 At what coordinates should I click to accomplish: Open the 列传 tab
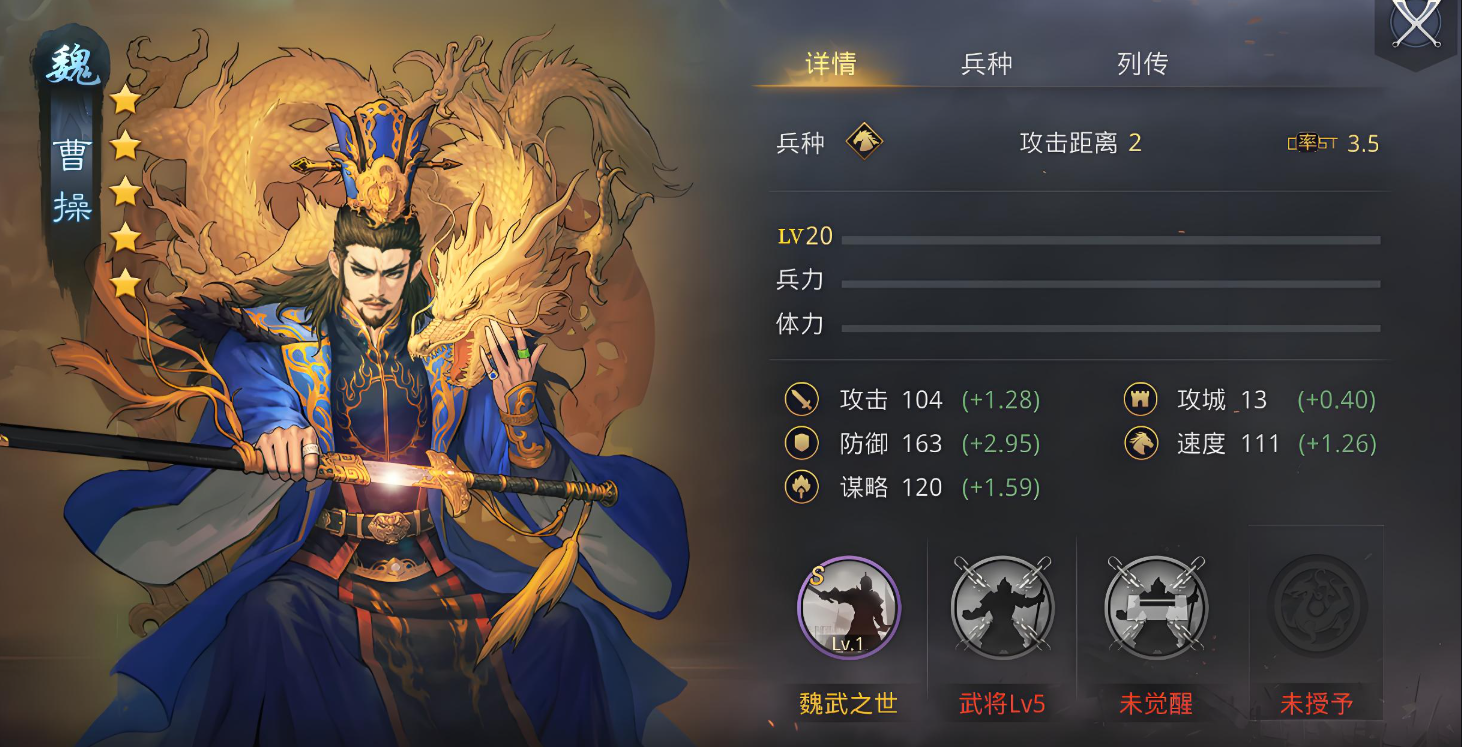pos(1142,63)
